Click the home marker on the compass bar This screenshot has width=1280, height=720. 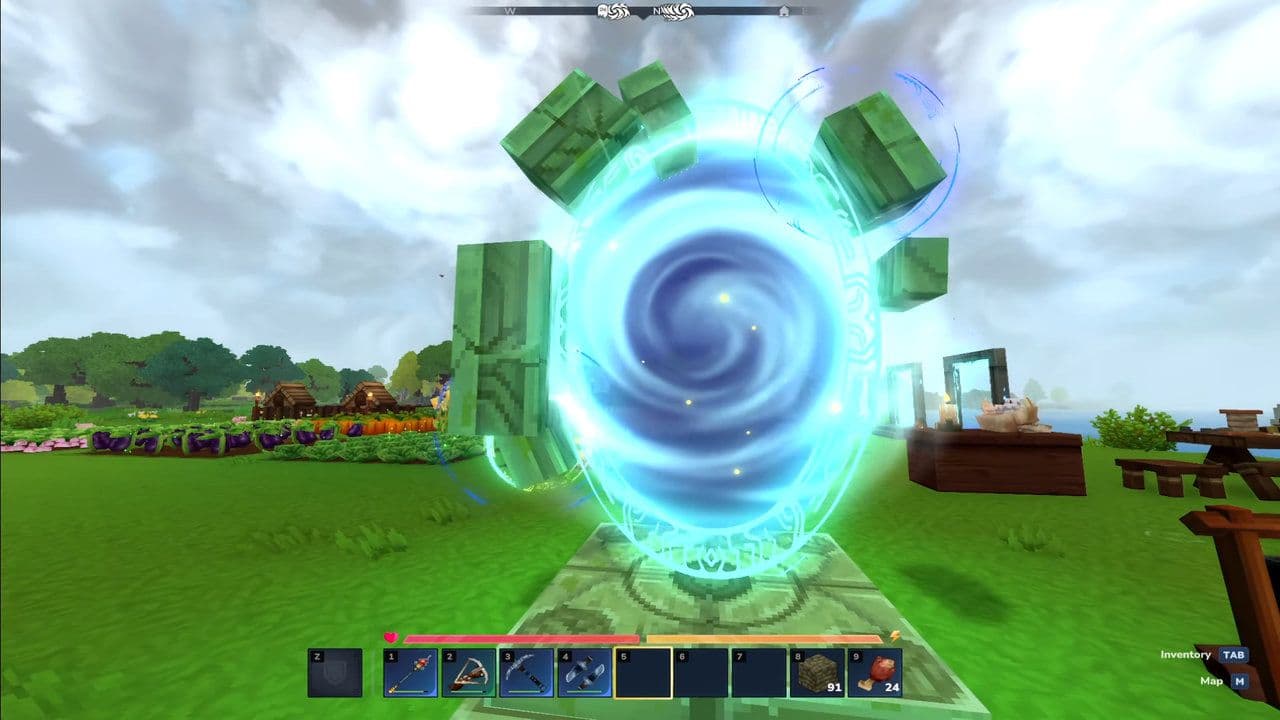coord(785,10)
